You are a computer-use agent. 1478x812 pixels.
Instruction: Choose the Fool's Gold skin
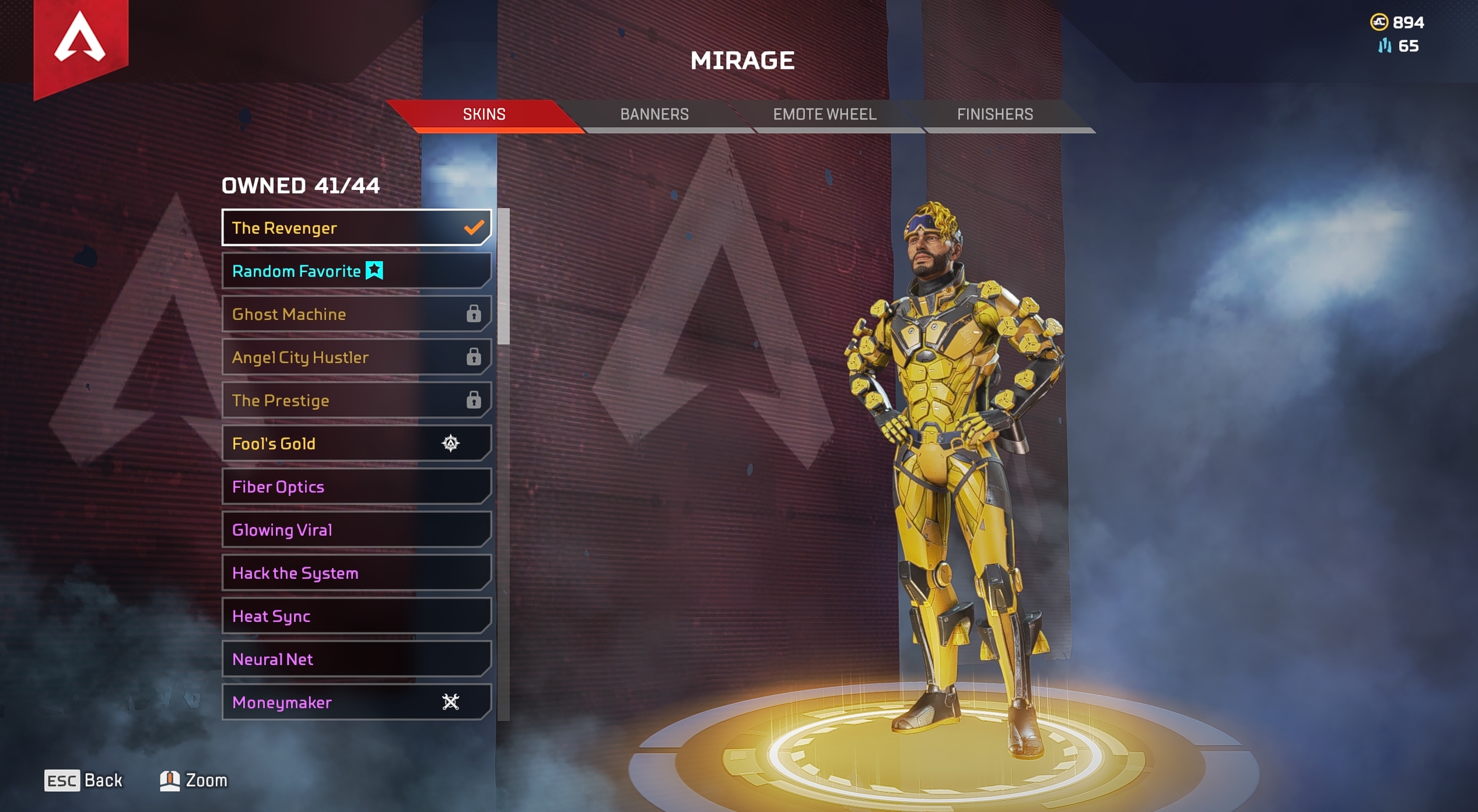tap(356, 444)
